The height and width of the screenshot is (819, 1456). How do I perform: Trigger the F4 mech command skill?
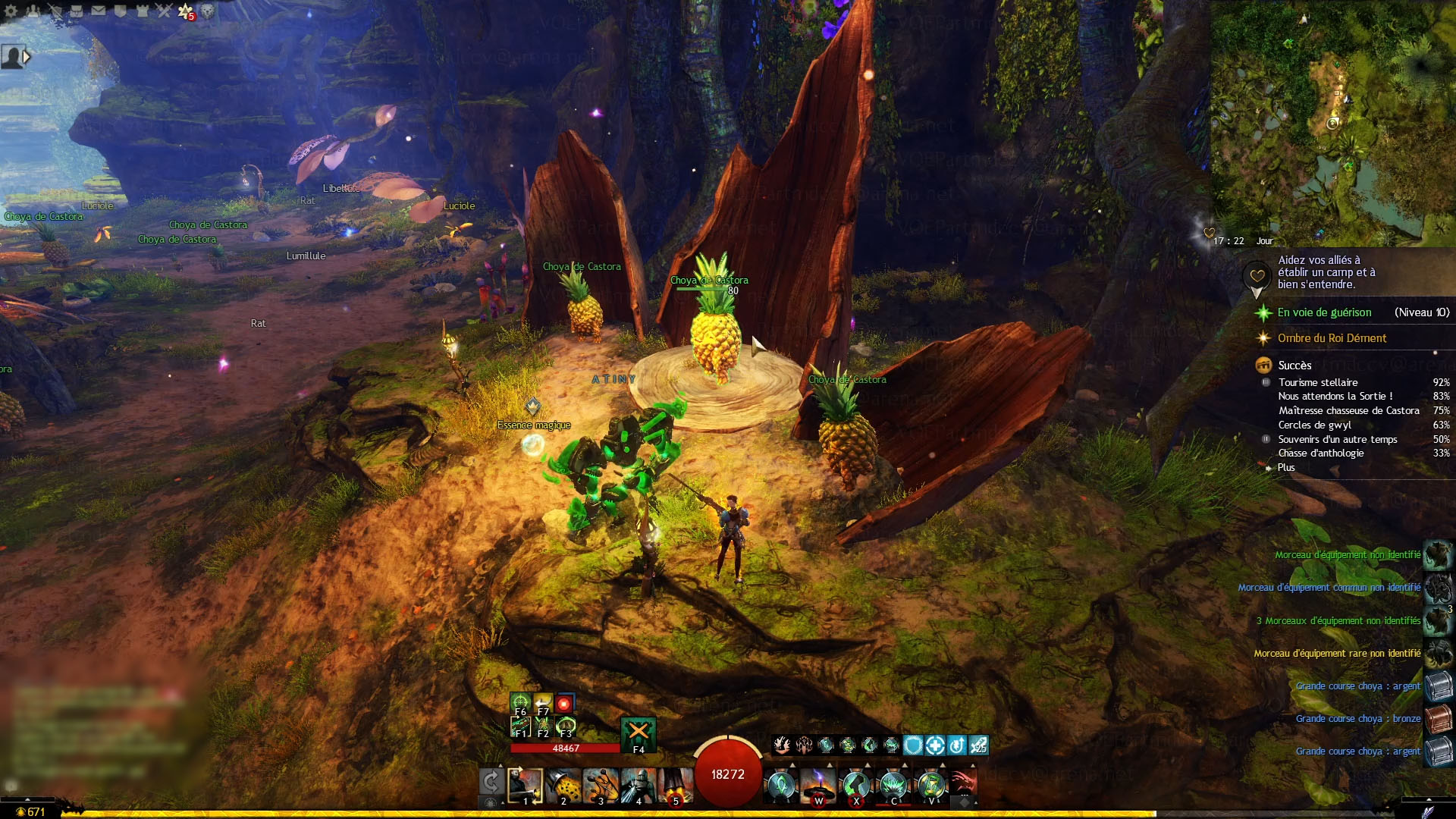[638, 734]
